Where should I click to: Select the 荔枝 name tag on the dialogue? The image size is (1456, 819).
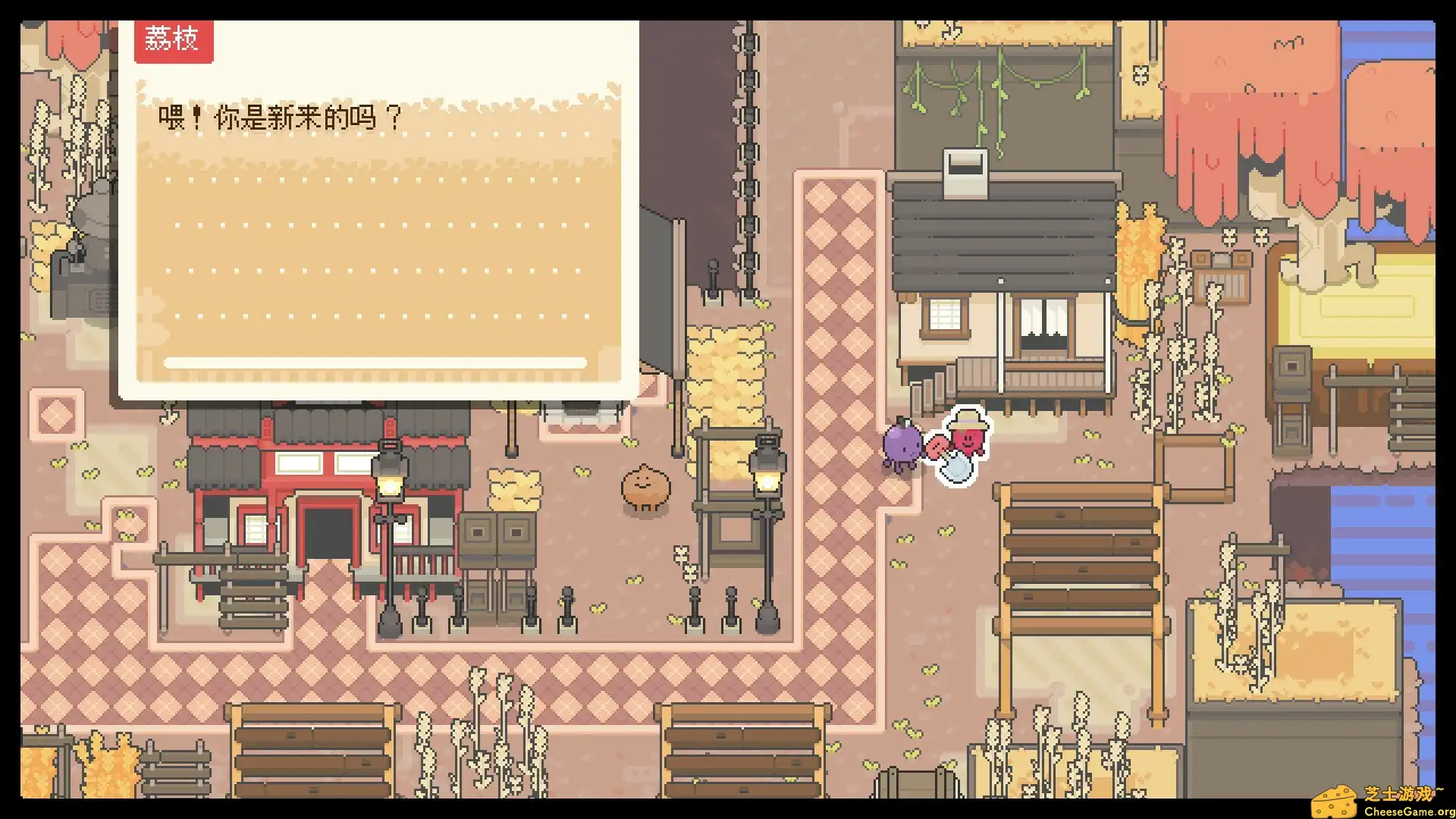pos(173,38)
